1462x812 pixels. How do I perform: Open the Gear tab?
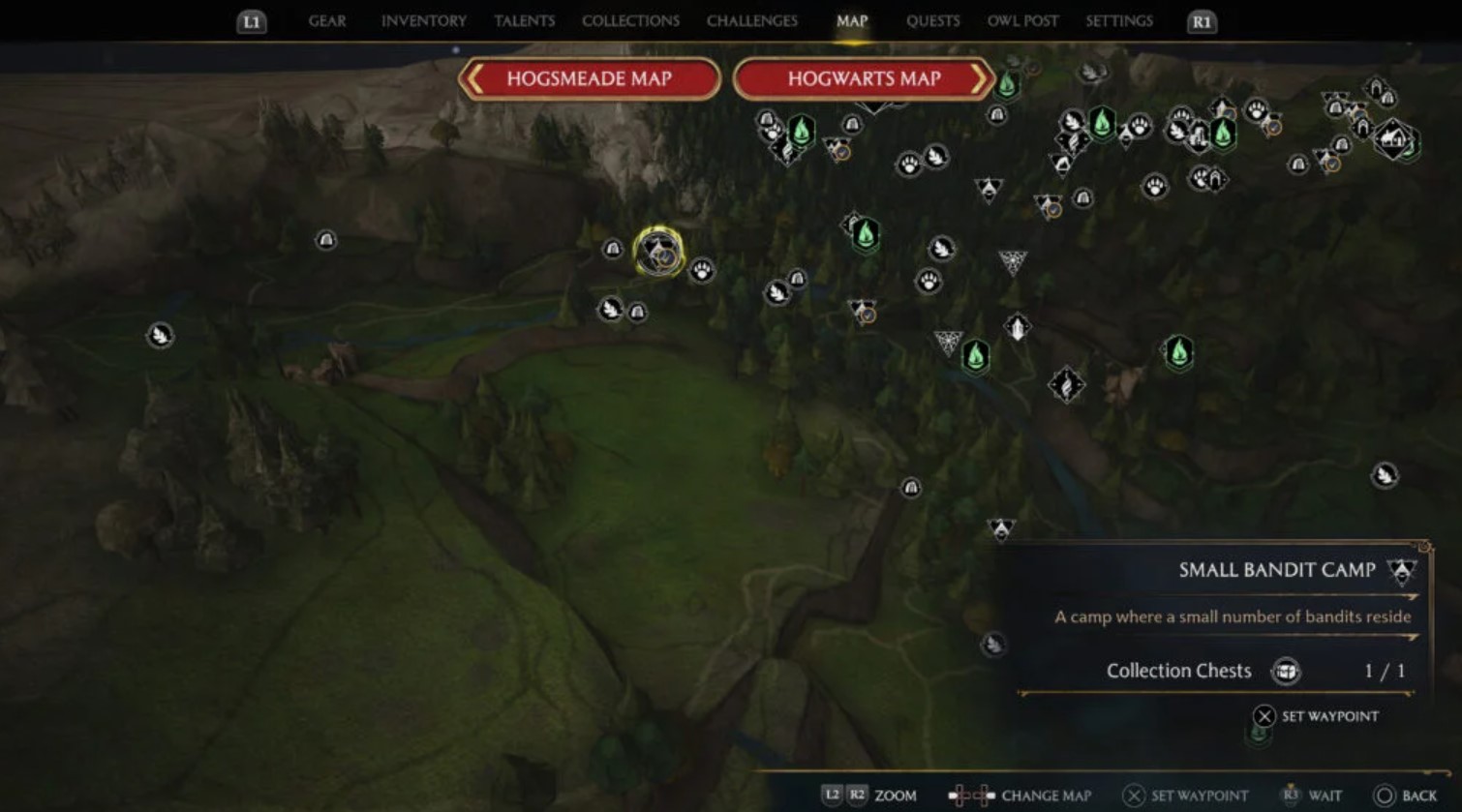coord(327,21)
